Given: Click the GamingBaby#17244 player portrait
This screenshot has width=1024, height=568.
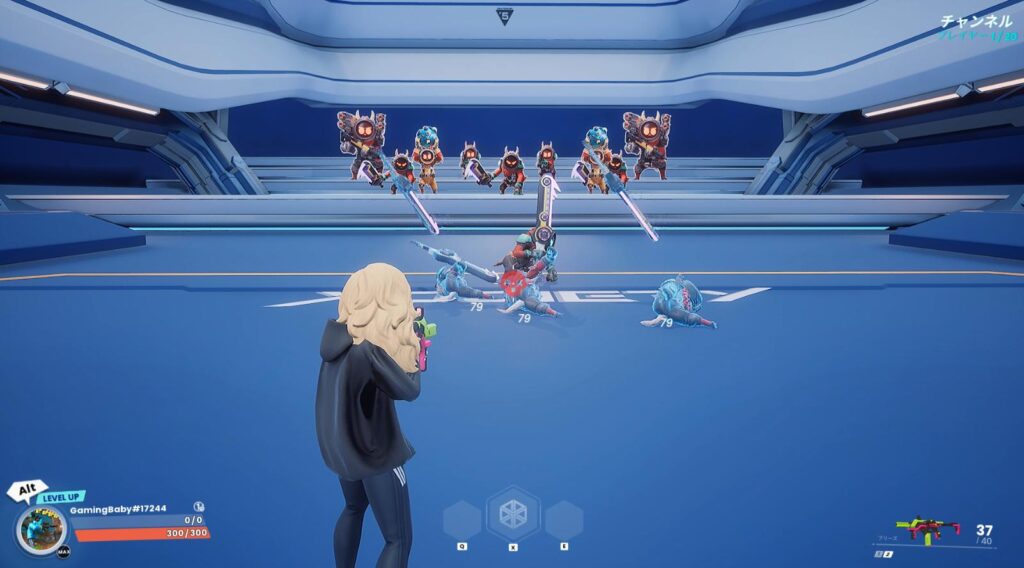Looking at the screenshot, I should point(43,527).
